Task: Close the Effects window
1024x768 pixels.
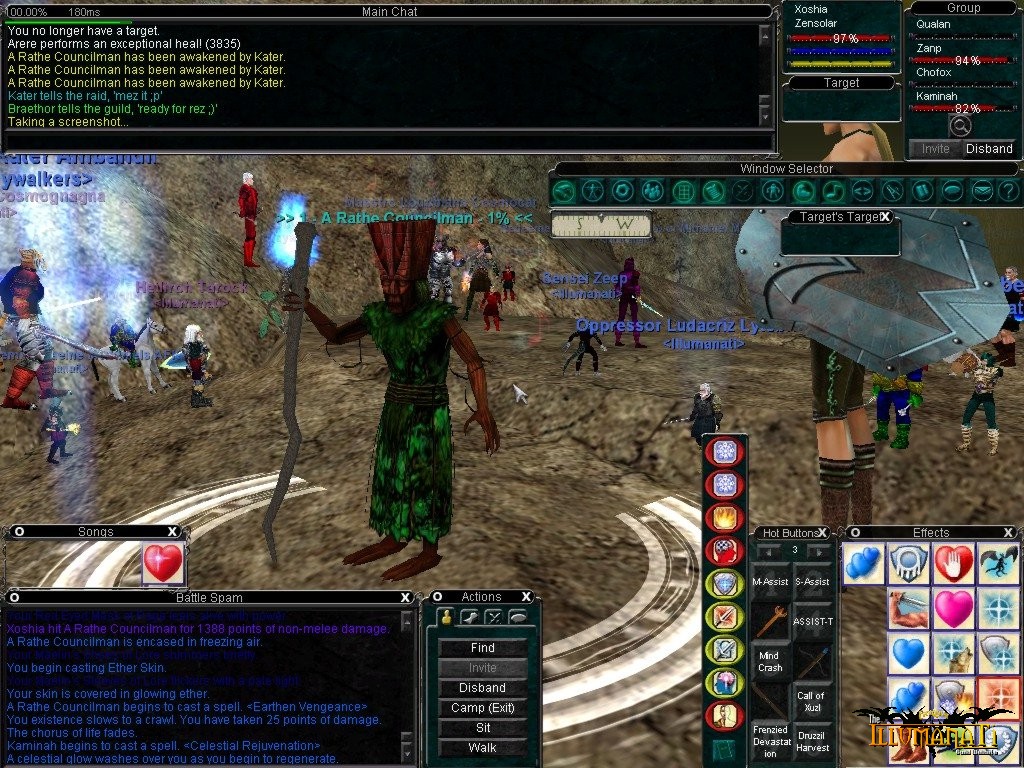Action: (1009, 533)
